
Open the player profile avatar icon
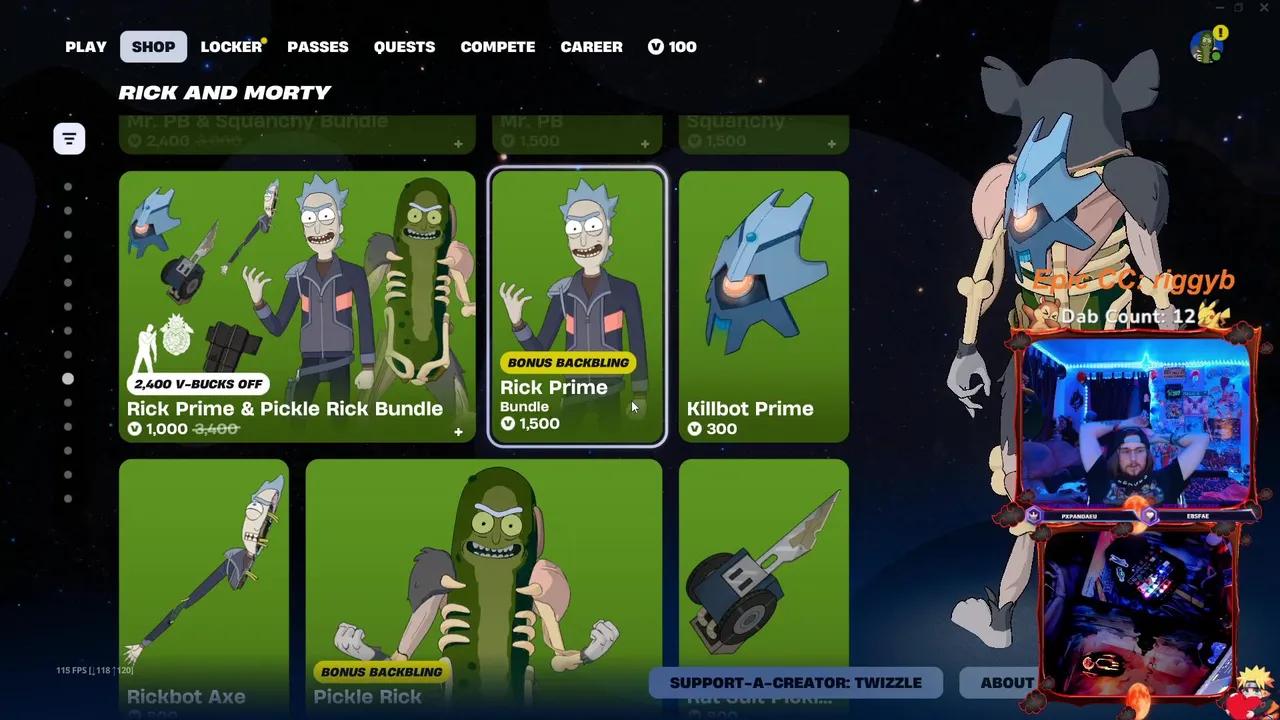(1207, 46)
